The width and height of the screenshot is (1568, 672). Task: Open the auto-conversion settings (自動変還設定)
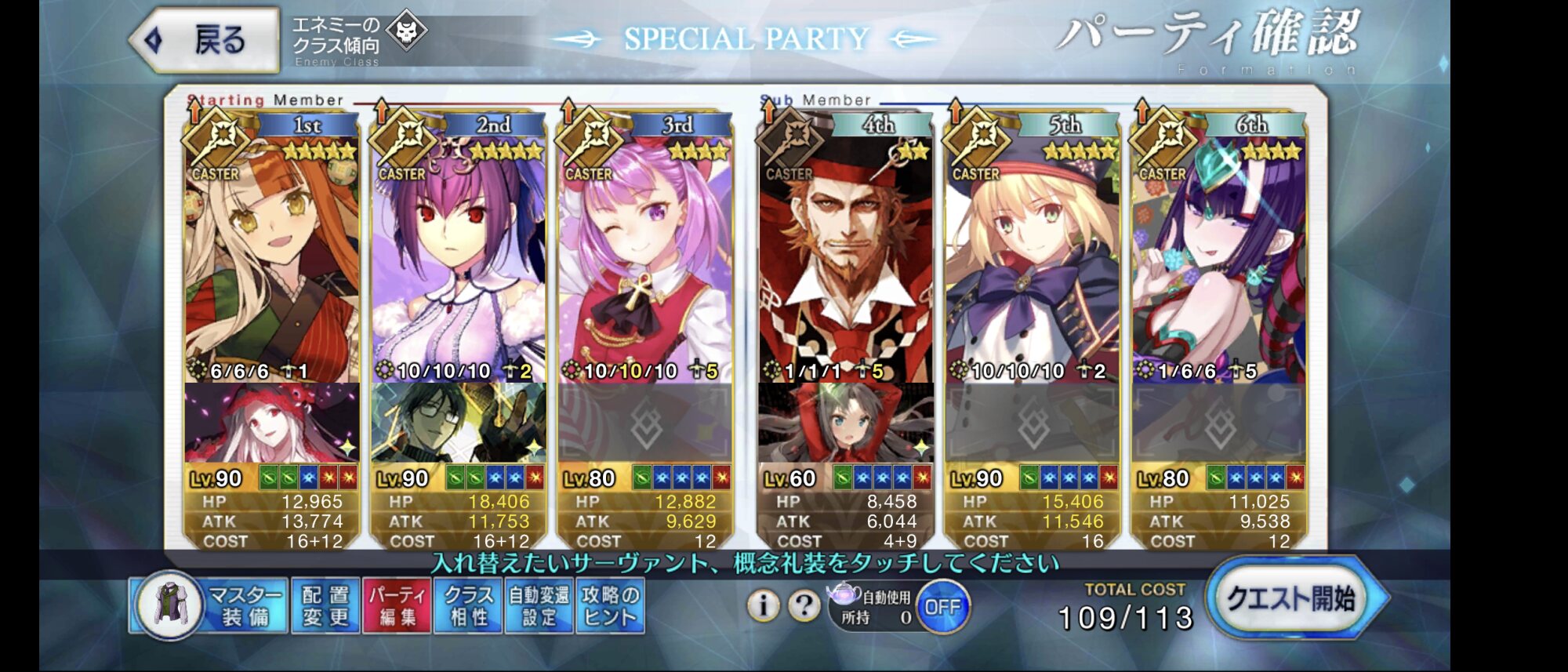(539, 605)
